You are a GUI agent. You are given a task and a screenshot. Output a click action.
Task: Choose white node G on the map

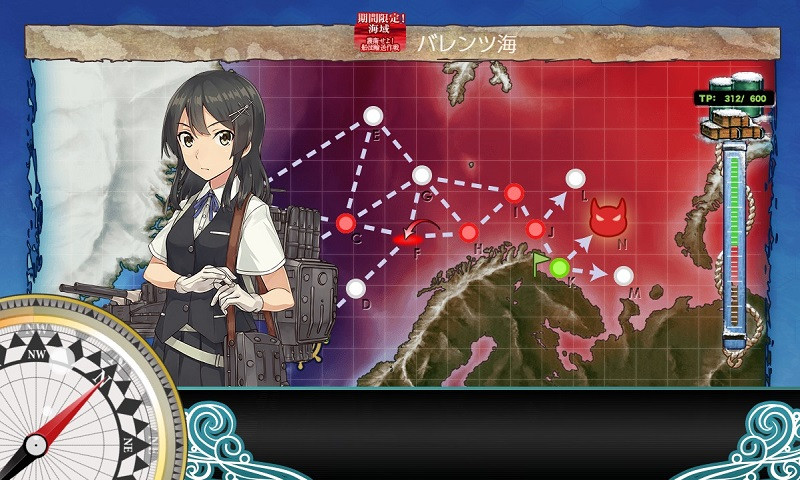[421, 175]
